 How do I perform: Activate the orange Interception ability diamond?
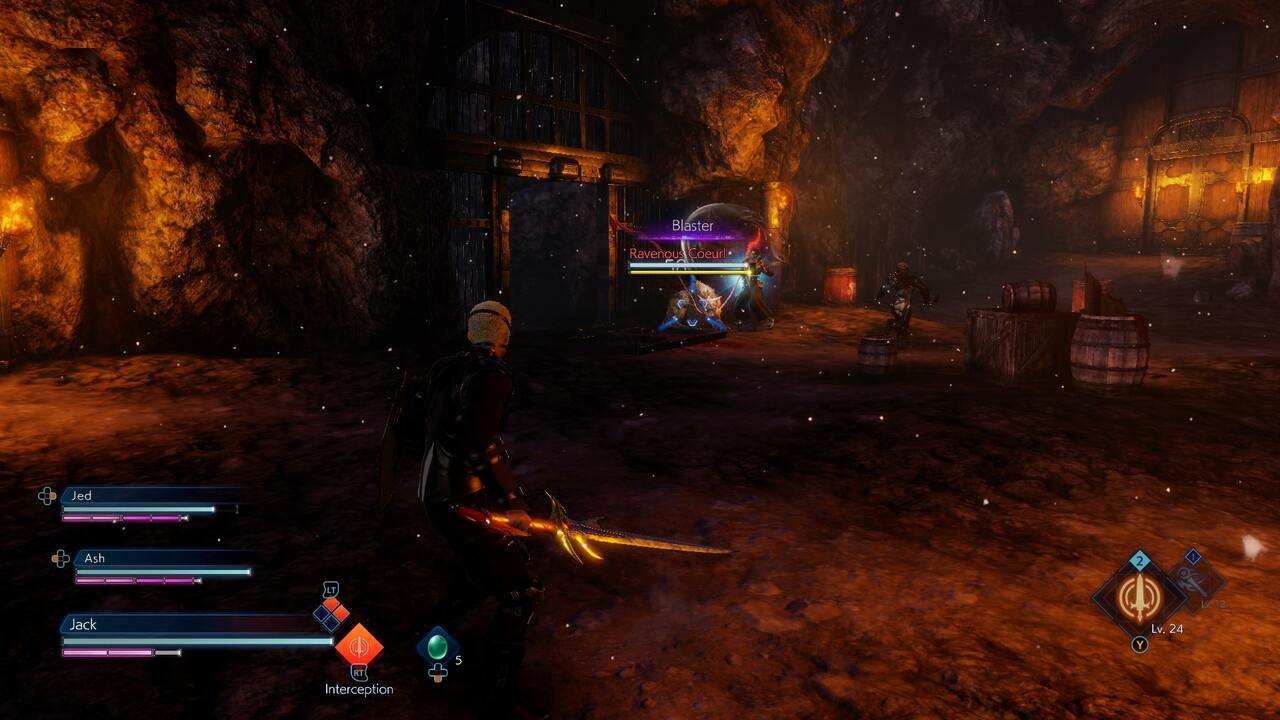359,643
